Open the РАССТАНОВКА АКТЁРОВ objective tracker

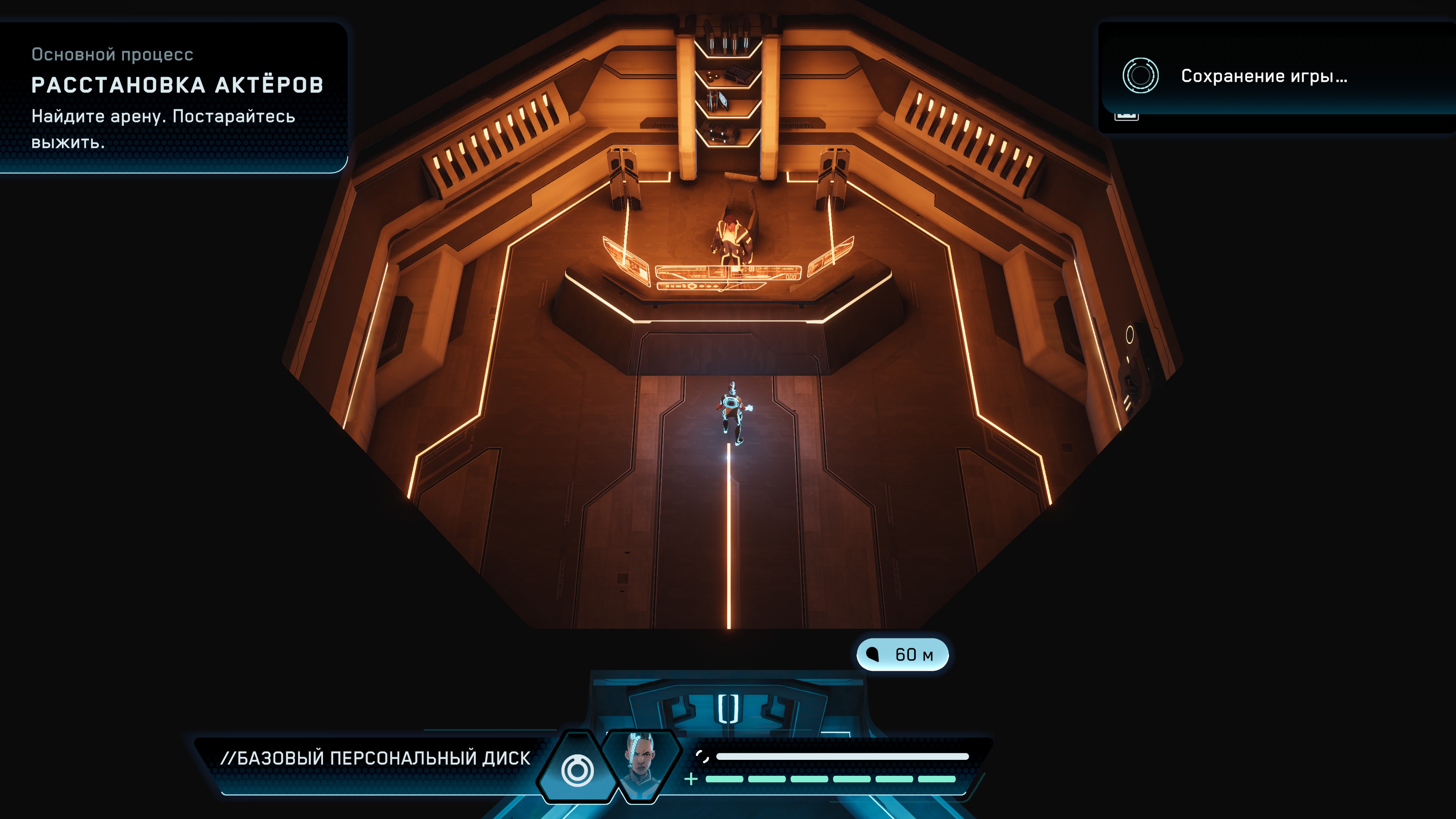[177, 85]
